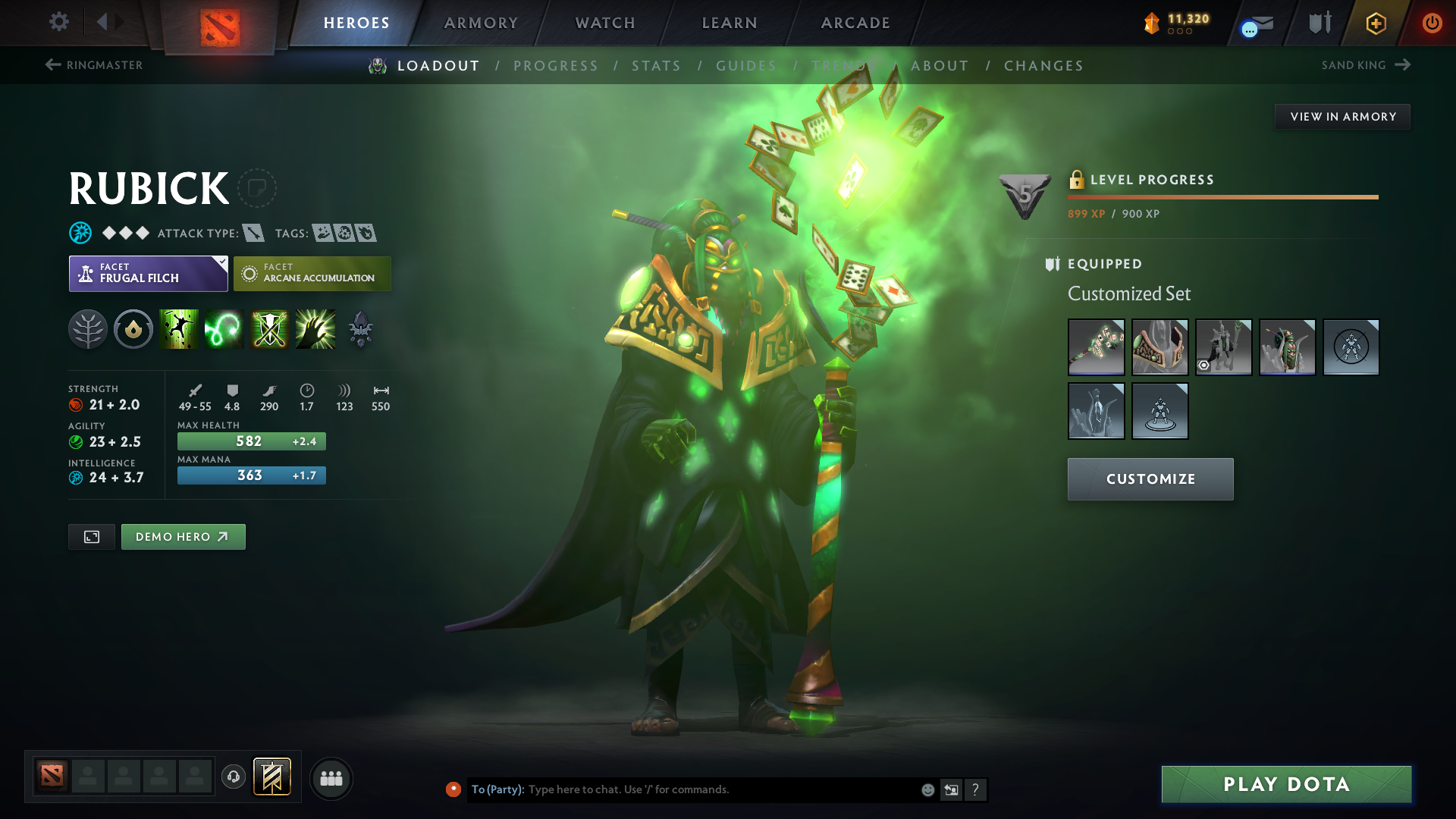This screenshot has width=1456, height=819.
Task: Open the Dota Plus hexagon icon
Action: [x=1376, y=23]
